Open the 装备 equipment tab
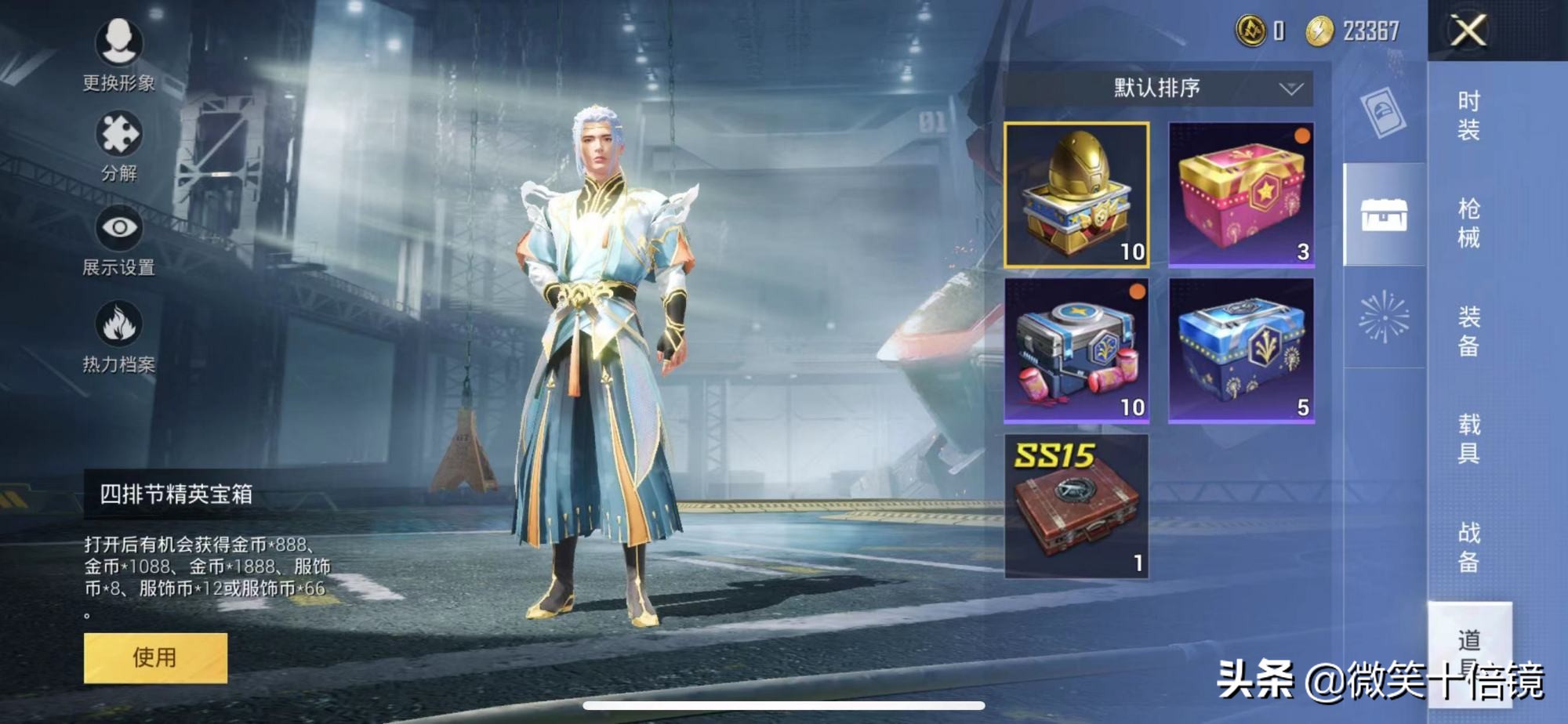 [1468, 331]
